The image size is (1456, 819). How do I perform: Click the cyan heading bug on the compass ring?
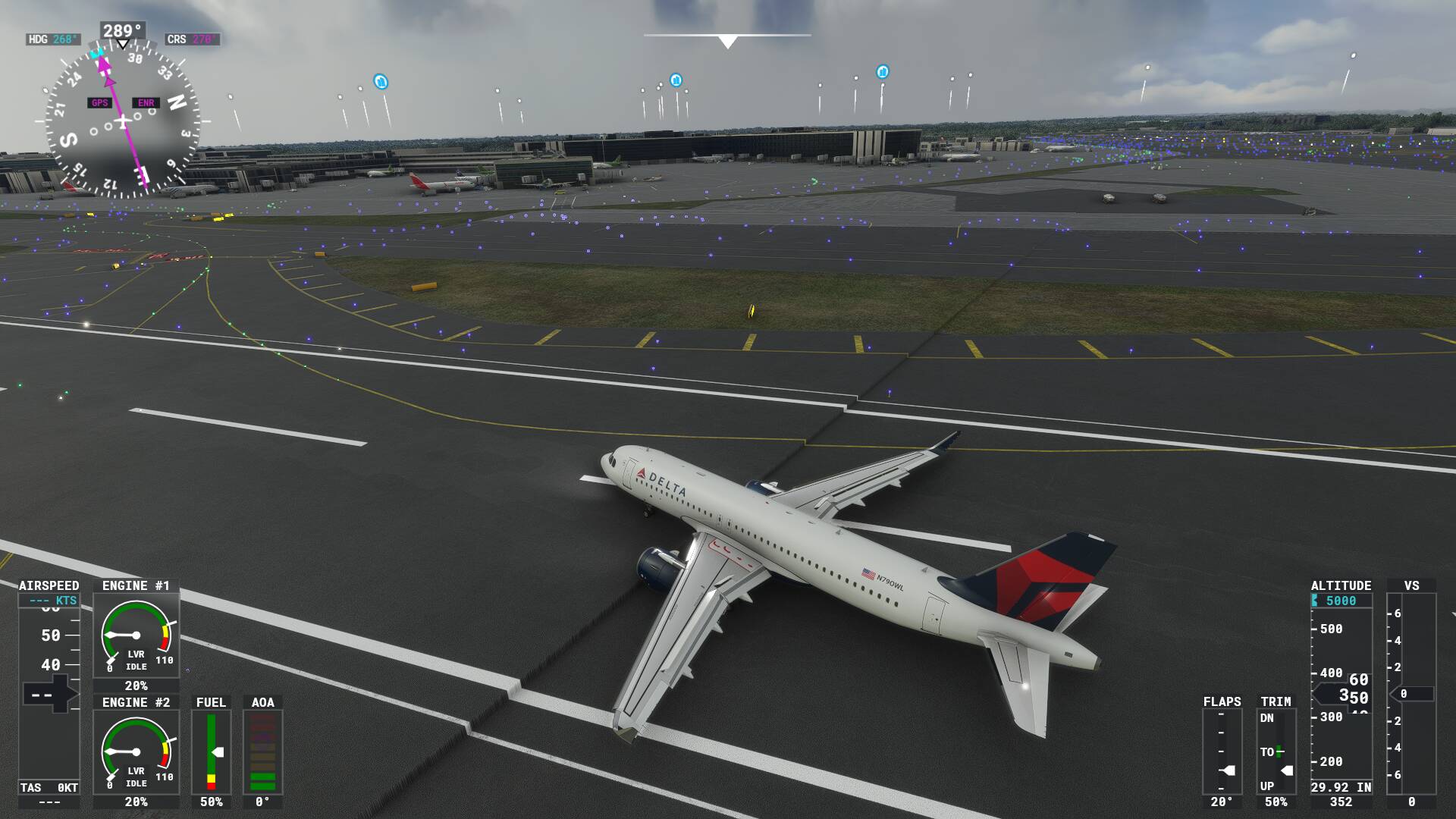point(96,52)
